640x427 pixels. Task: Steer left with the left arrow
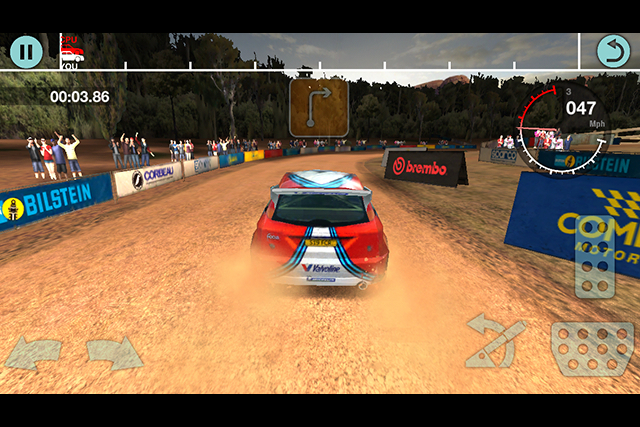32,353
